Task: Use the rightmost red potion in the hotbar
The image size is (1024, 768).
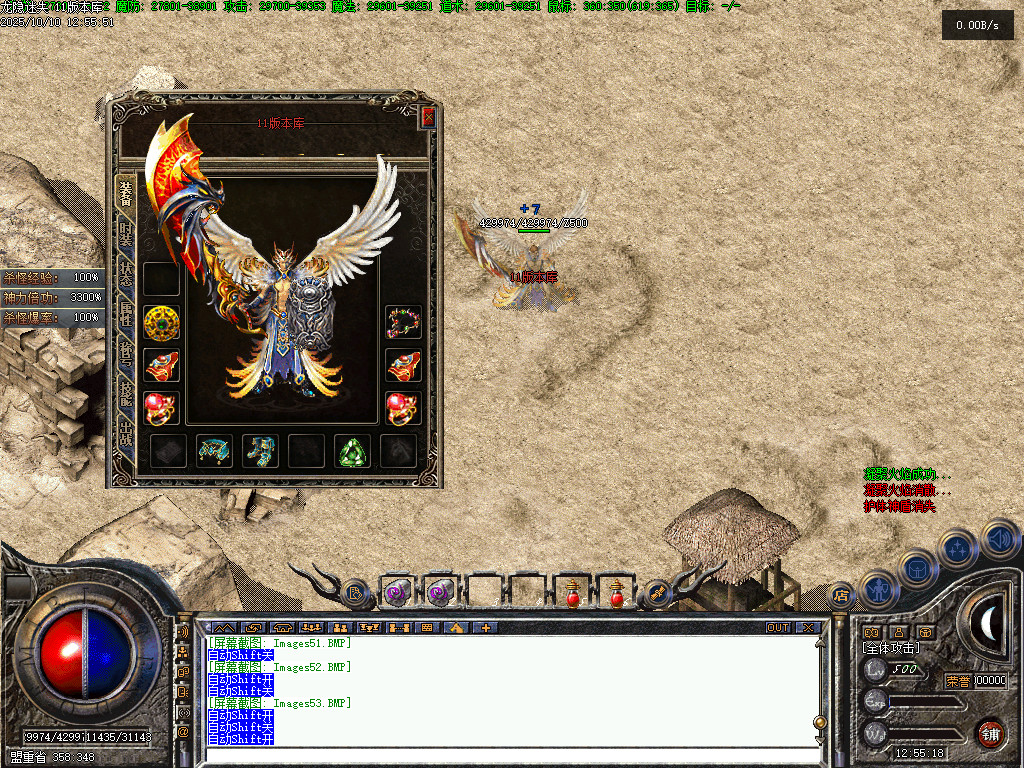Action: click(617, 593)
